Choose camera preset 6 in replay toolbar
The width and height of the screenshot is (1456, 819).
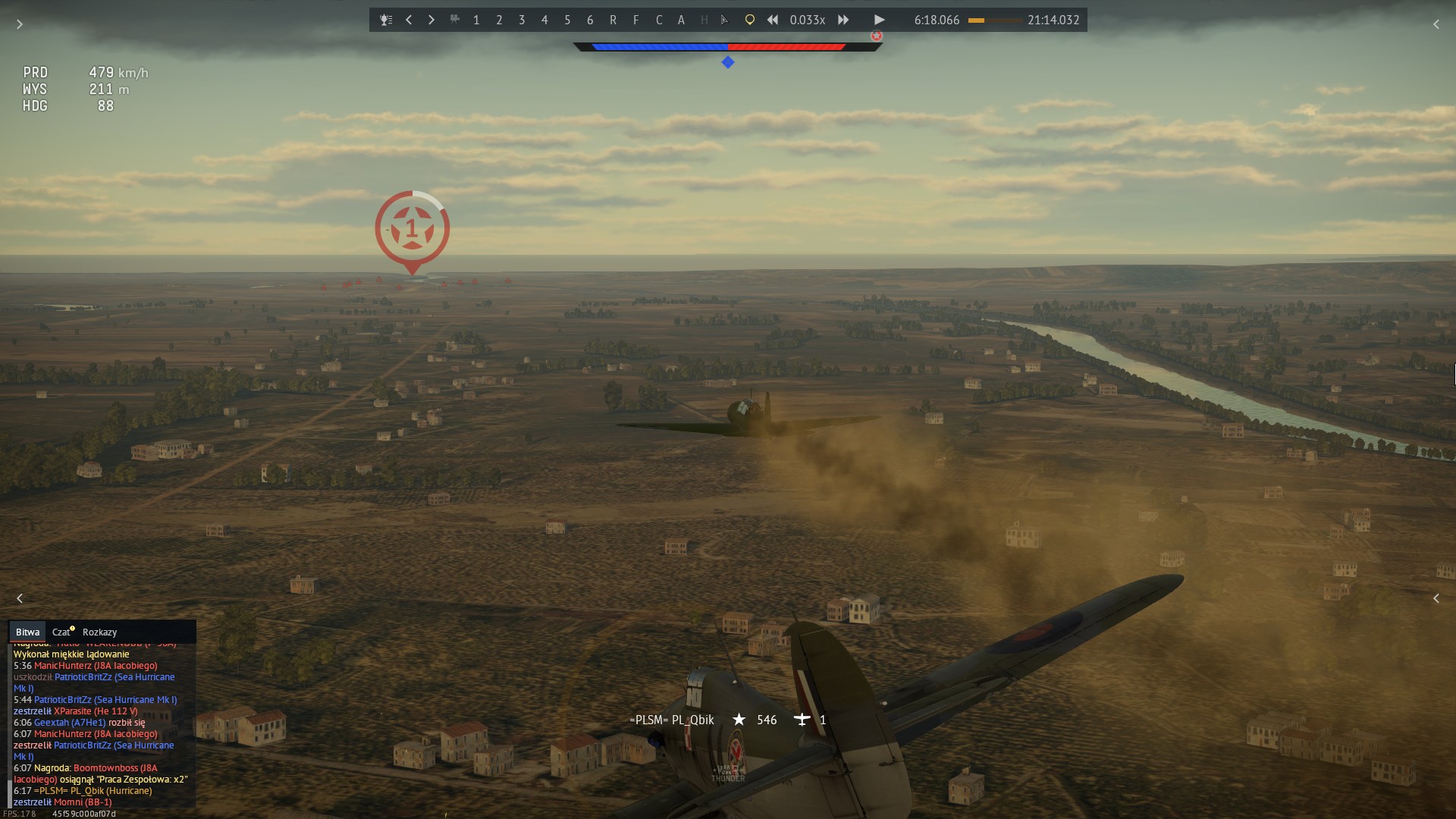(590, 20)
